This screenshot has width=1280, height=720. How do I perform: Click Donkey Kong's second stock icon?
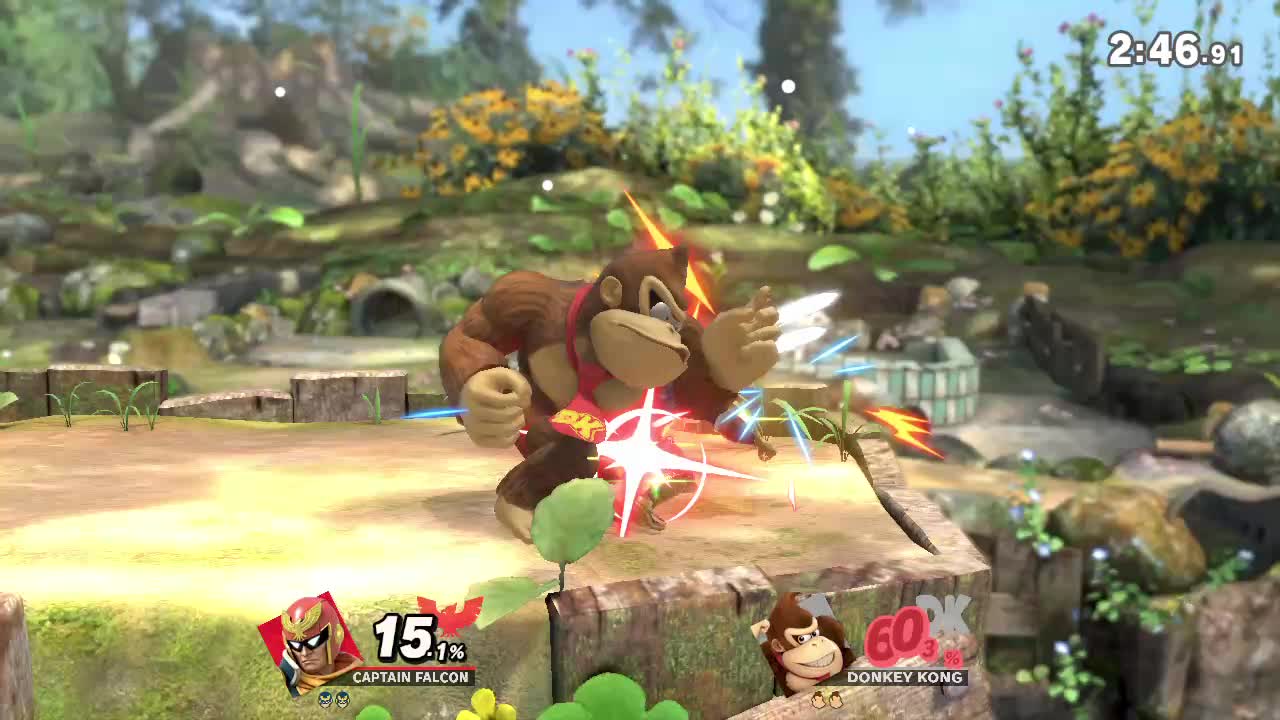click(x=838, y=700)
